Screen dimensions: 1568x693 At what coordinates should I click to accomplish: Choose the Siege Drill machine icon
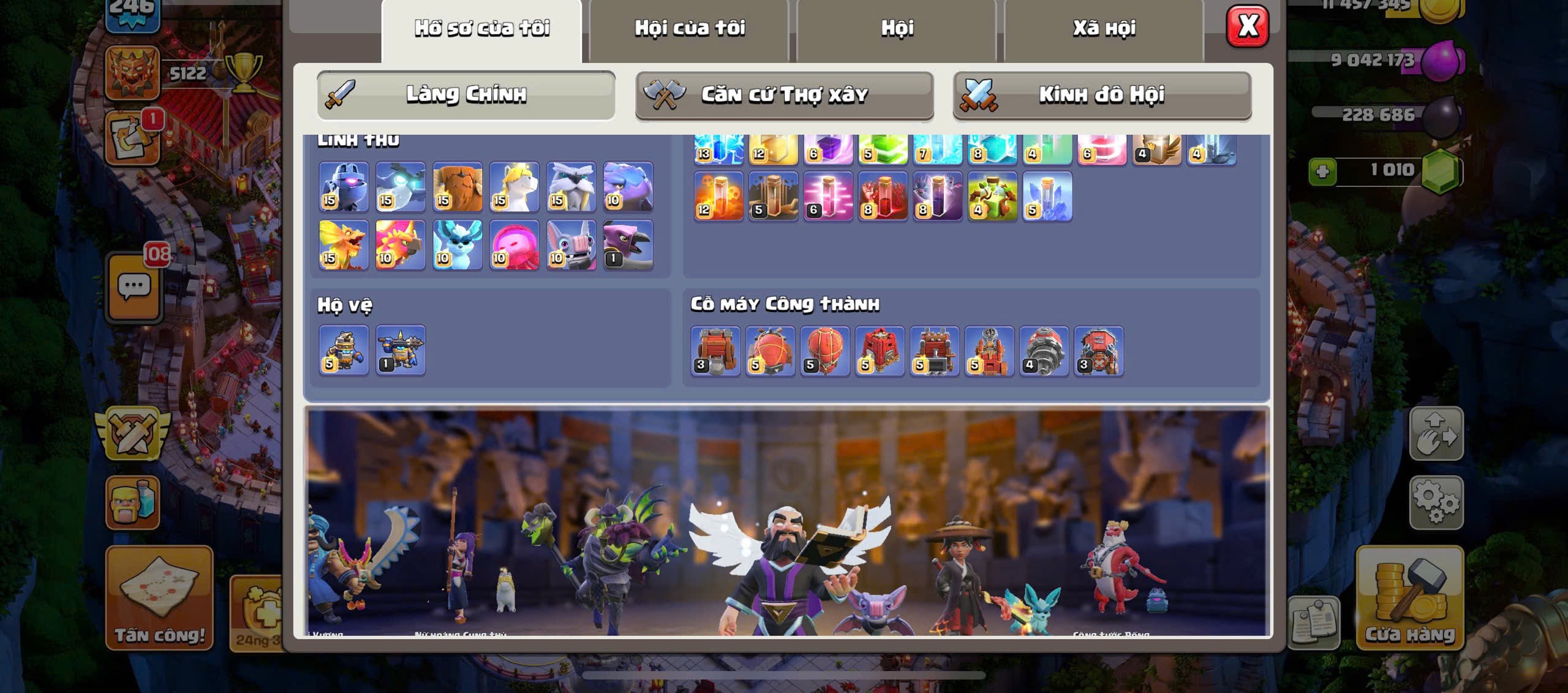(1044, 350)
